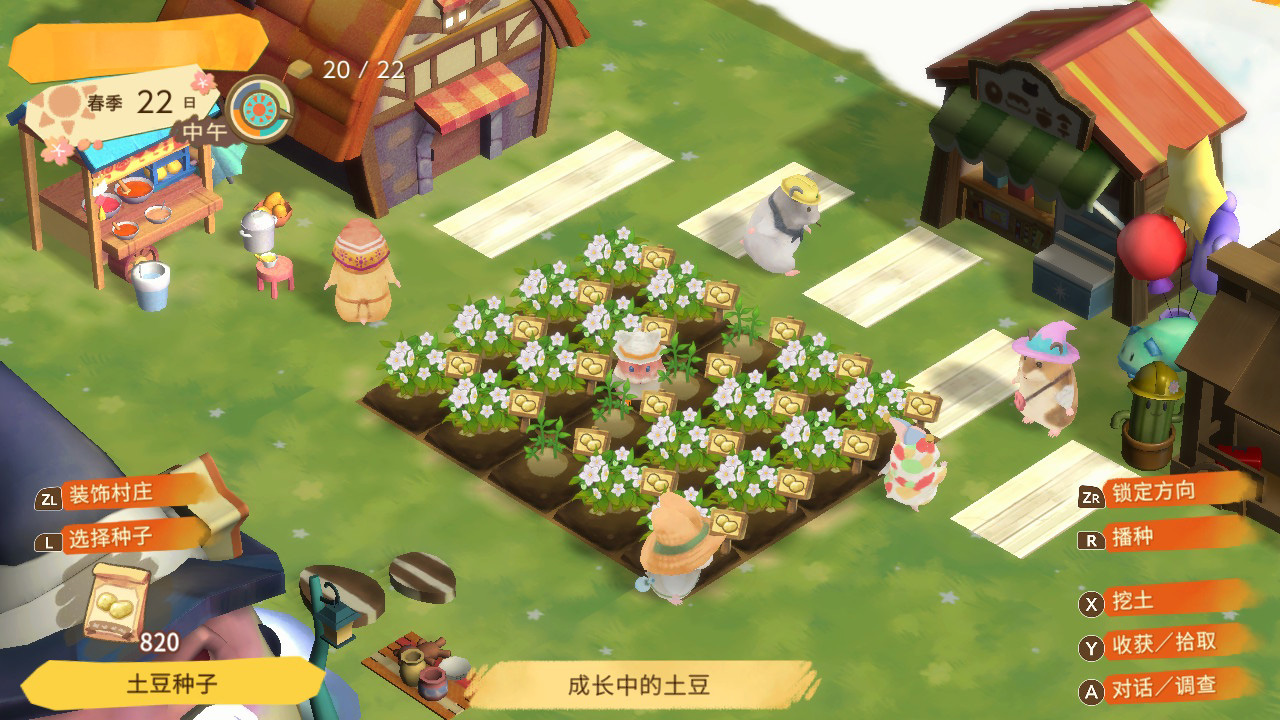Choose the 收获／拾取 harvest action

1164,644
